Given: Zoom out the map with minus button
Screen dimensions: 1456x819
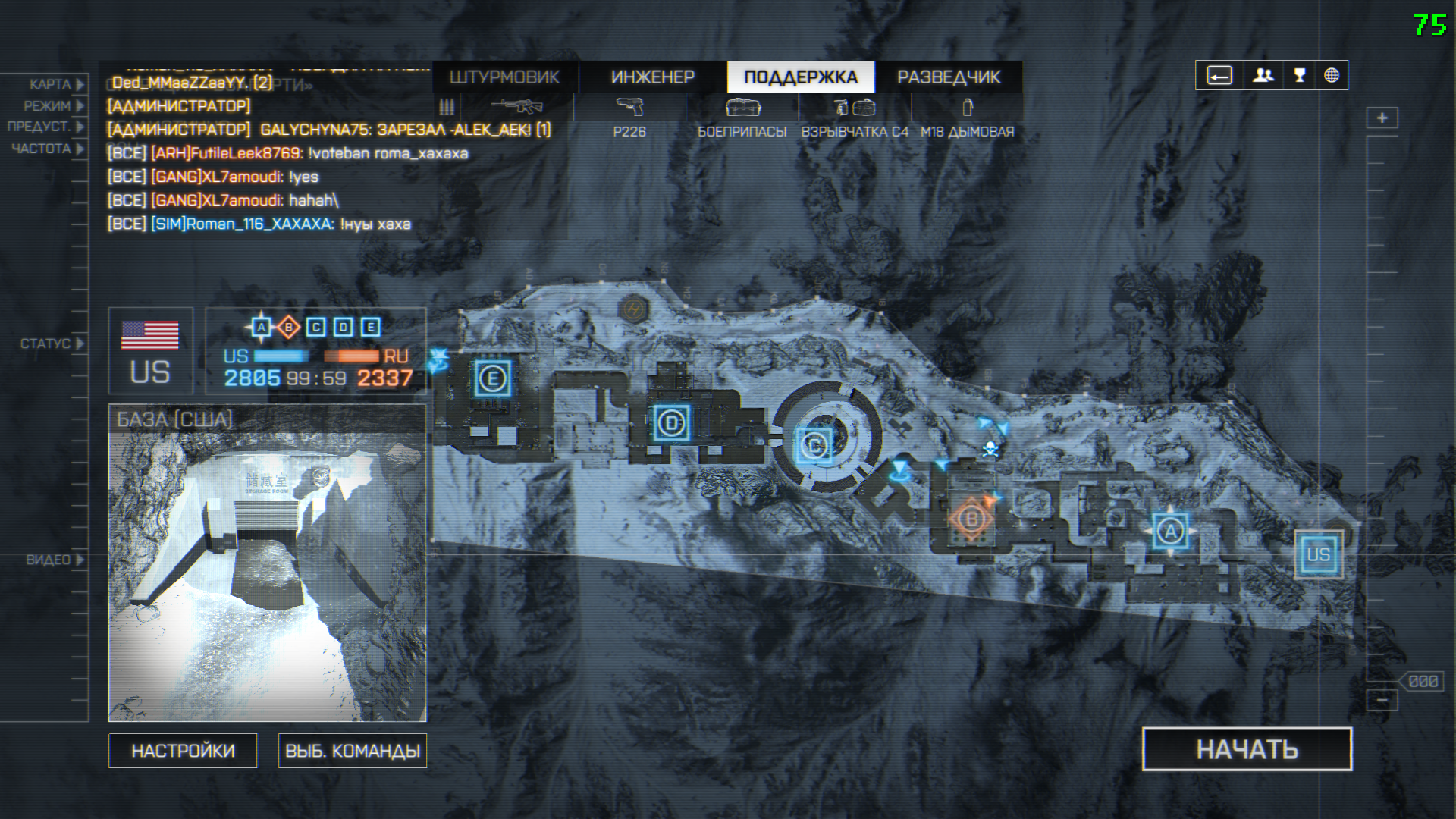Looking at the screenshot, I should click(1382, 700).
